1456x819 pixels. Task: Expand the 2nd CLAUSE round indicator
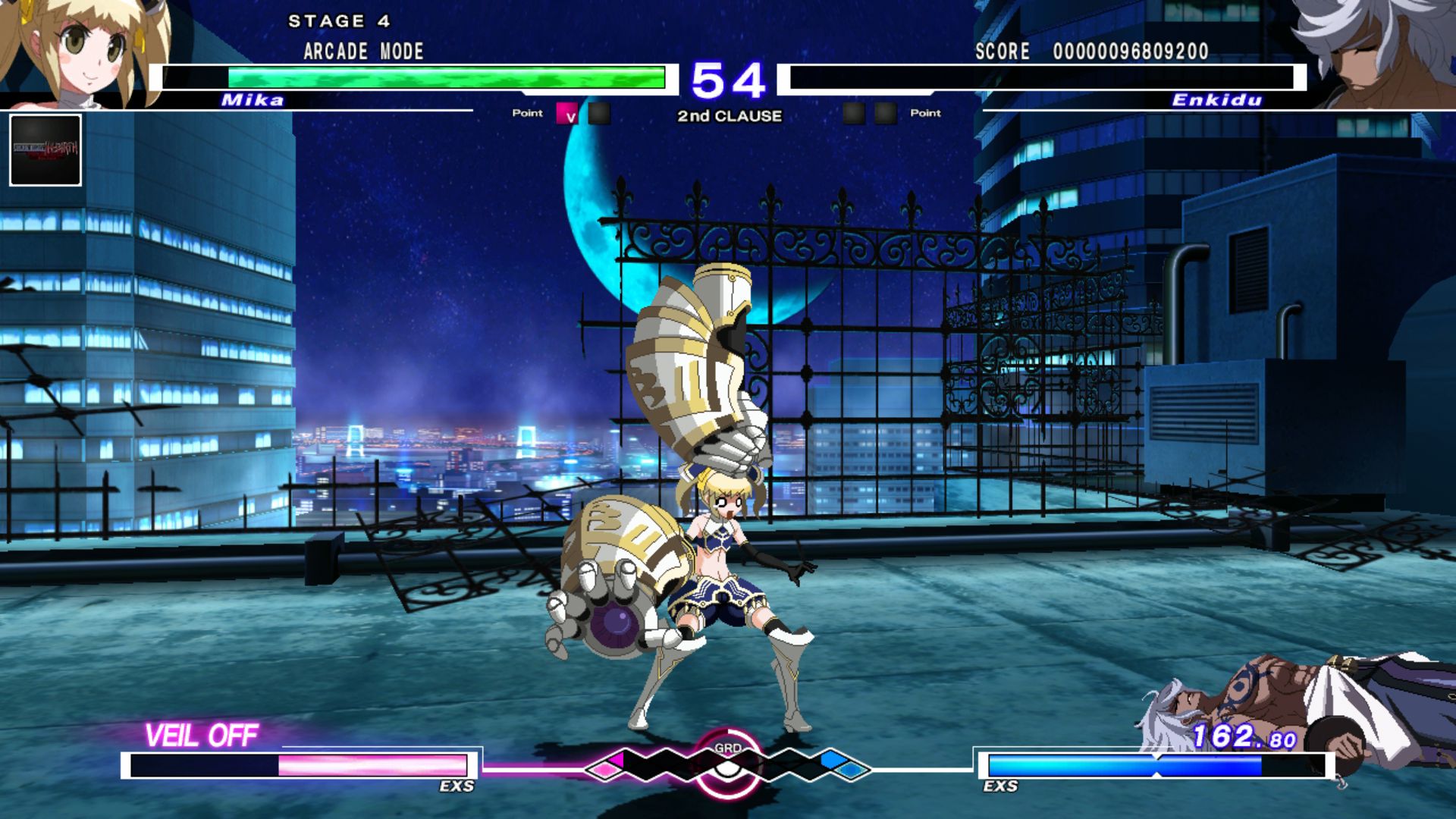click(x=728, y=117)
